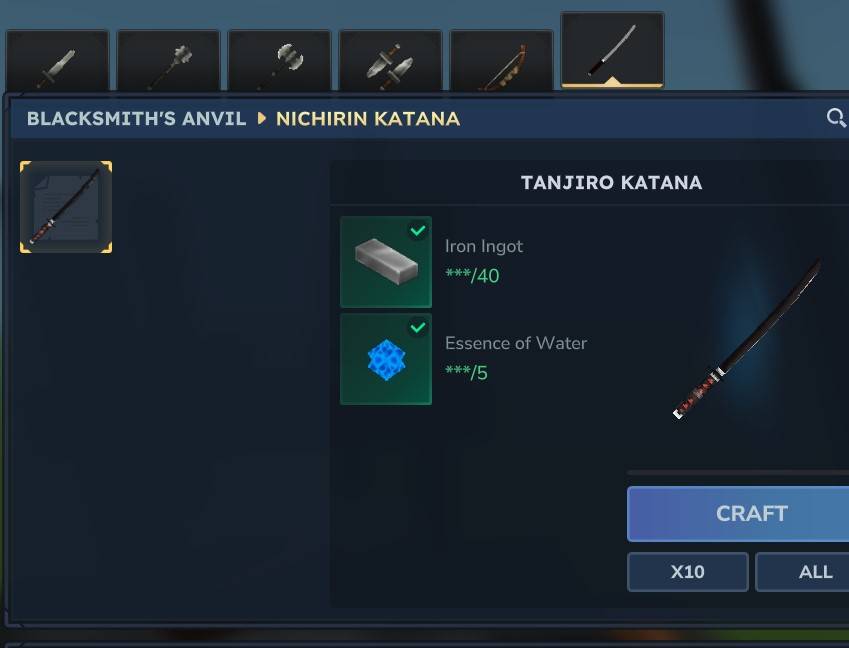
Task: Open the mace weapons tab
Action: 168,62
